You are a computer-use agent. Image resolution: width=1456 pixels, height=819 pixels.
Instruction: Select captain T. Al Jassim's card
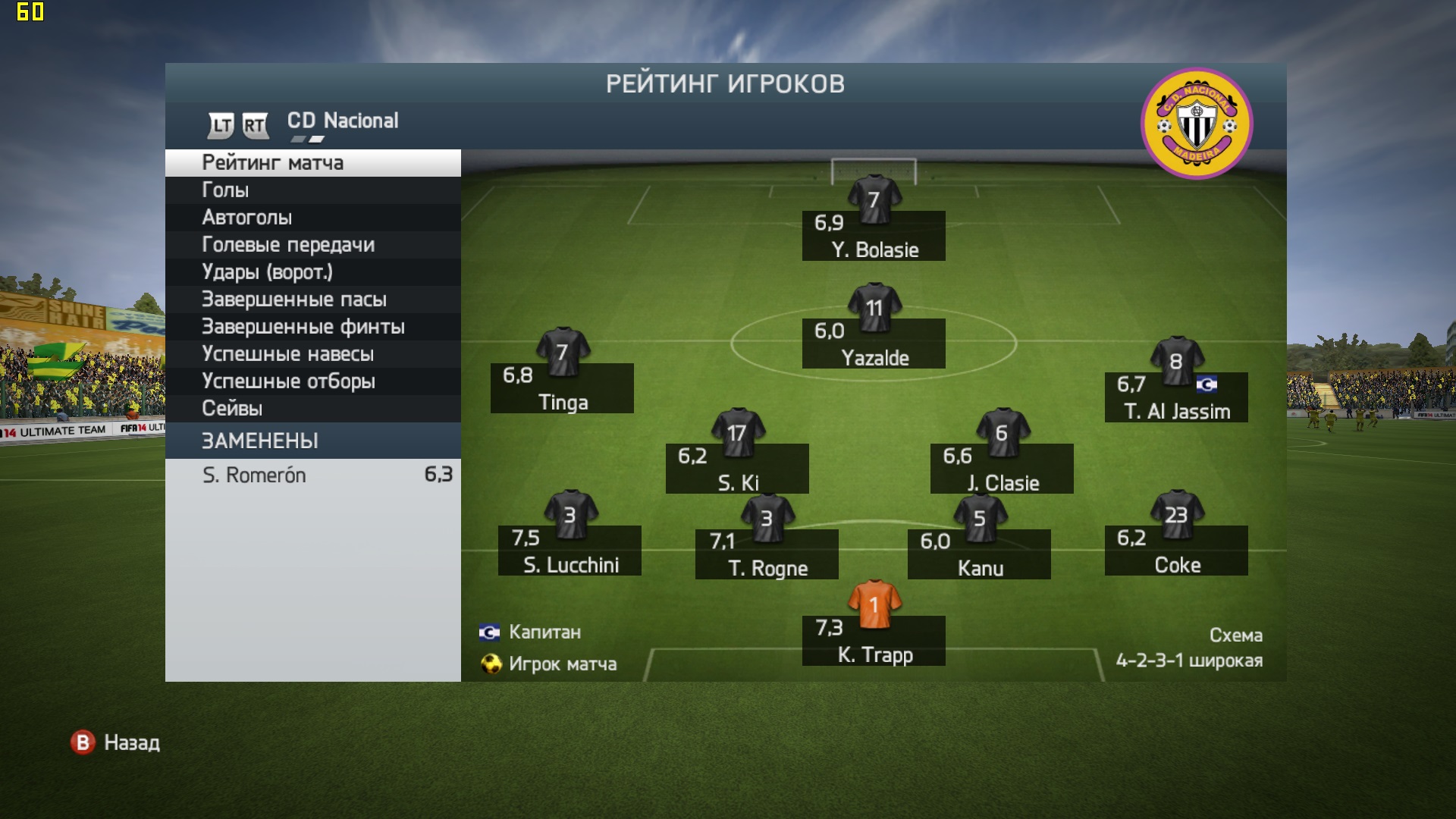coord(1176,397)
